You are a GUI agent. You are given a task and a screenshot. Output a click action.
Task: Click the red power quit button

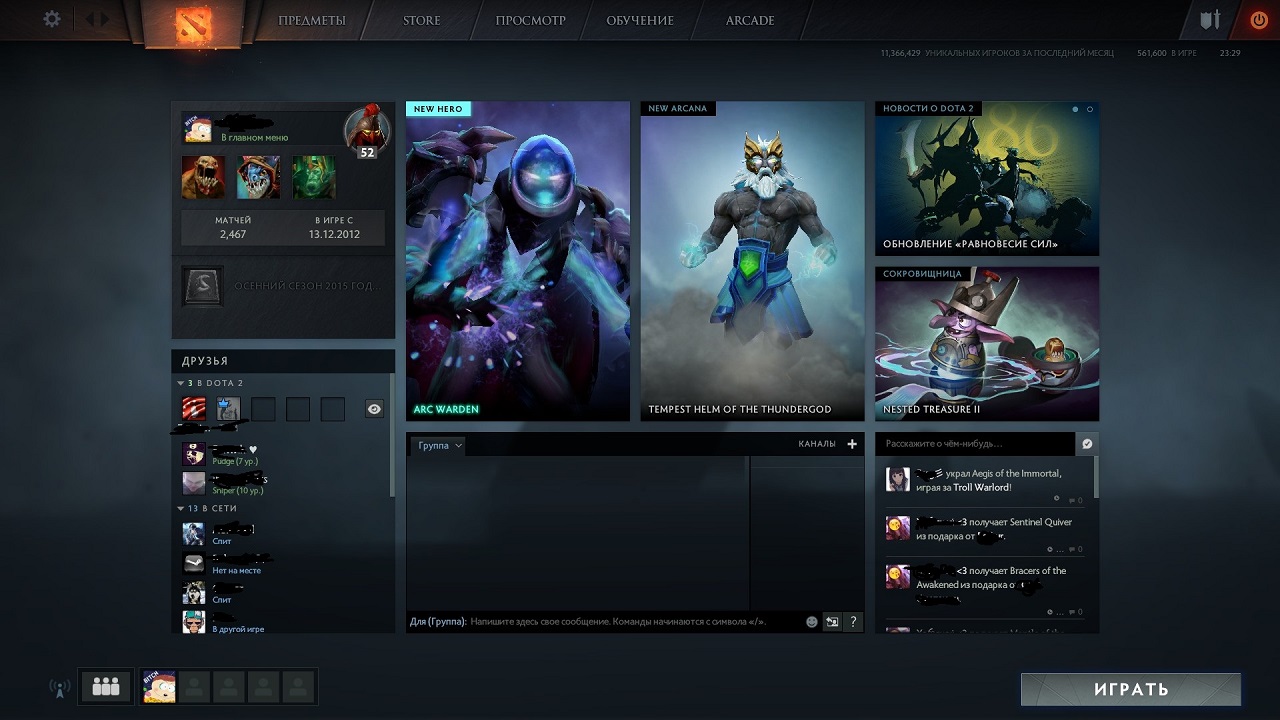[x=1258, y=20]
